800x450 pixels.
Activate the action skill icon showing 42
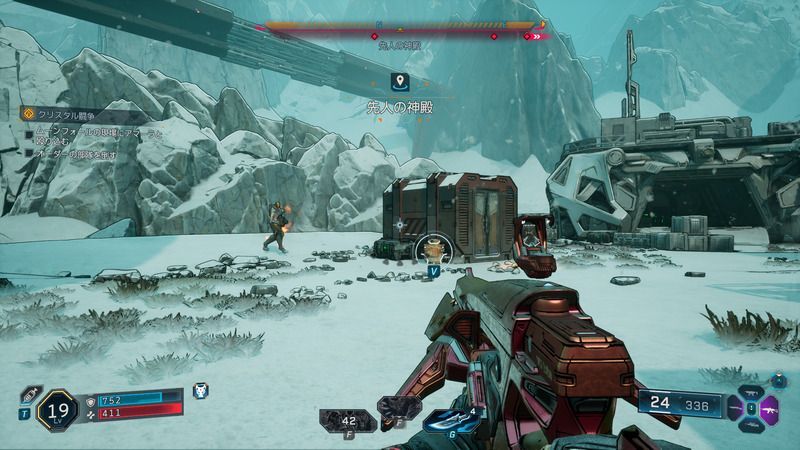pyautogui.click(x=349, y=418)
